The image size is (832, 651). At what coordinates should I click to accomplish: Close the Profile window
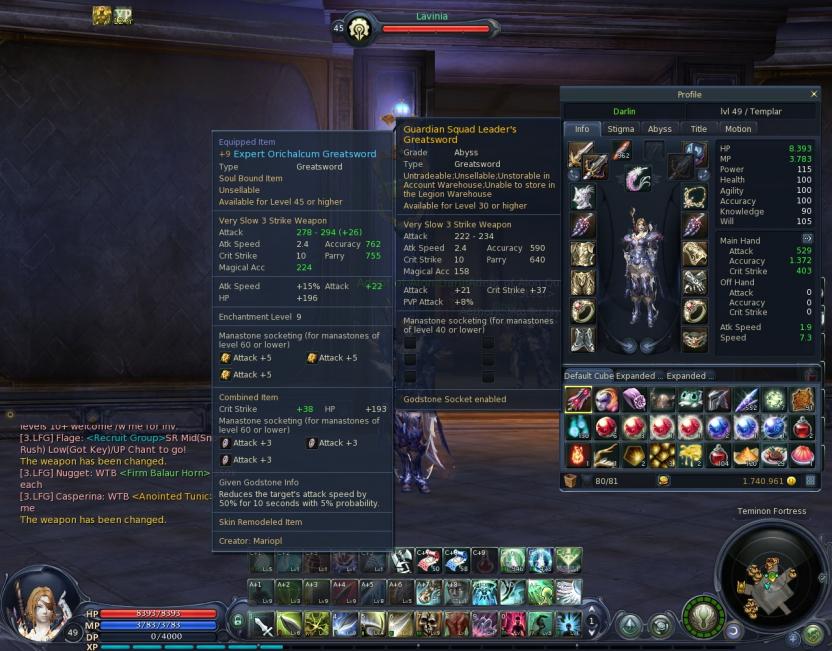814,94
